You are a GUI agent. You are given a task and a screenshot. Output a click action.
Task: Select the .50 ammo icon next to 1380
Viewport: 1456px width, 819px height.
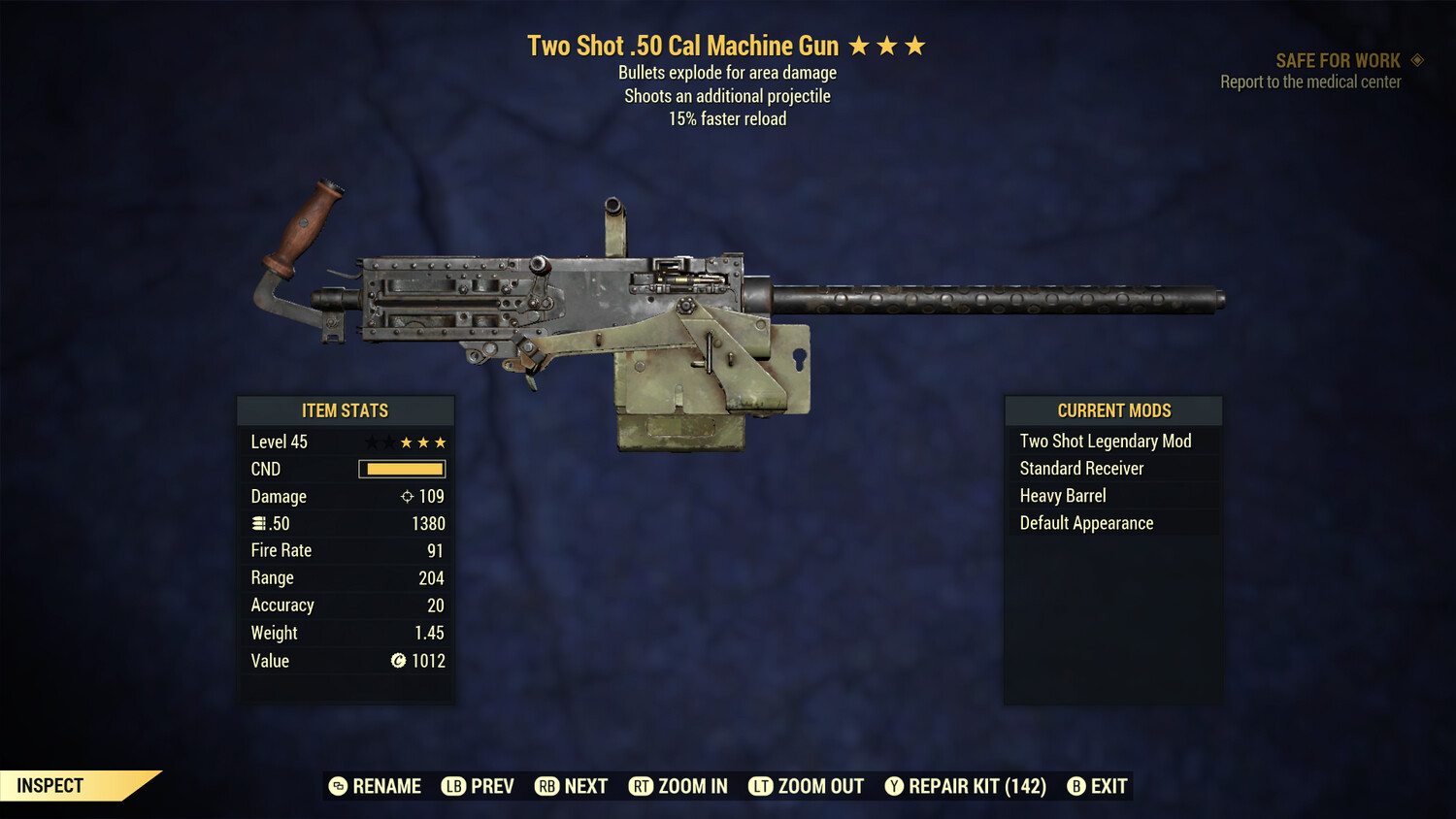tap(260, 523)
